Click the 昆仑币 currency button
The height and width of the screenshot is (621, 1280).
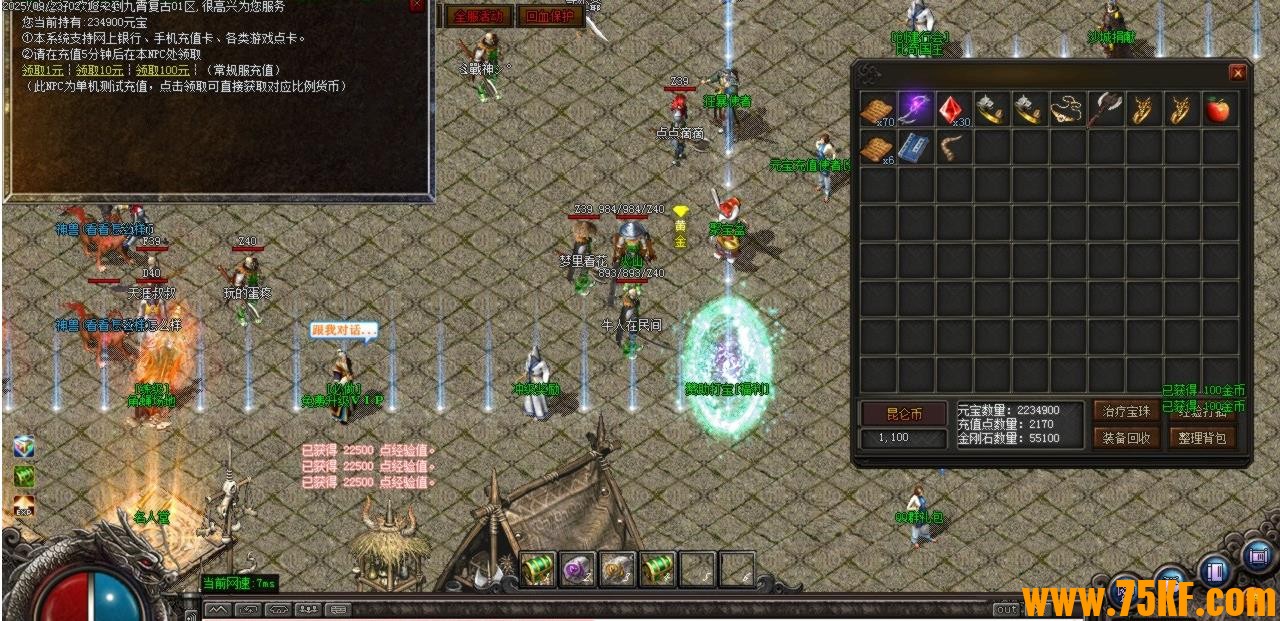pyautogui.click(x=903, y=413)
